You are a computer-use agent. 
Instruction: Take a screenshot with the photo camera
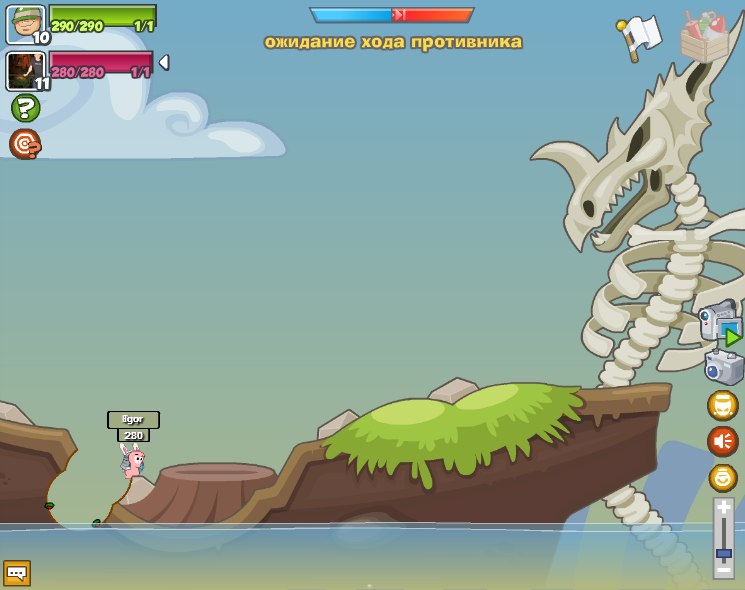click(723, 366)
